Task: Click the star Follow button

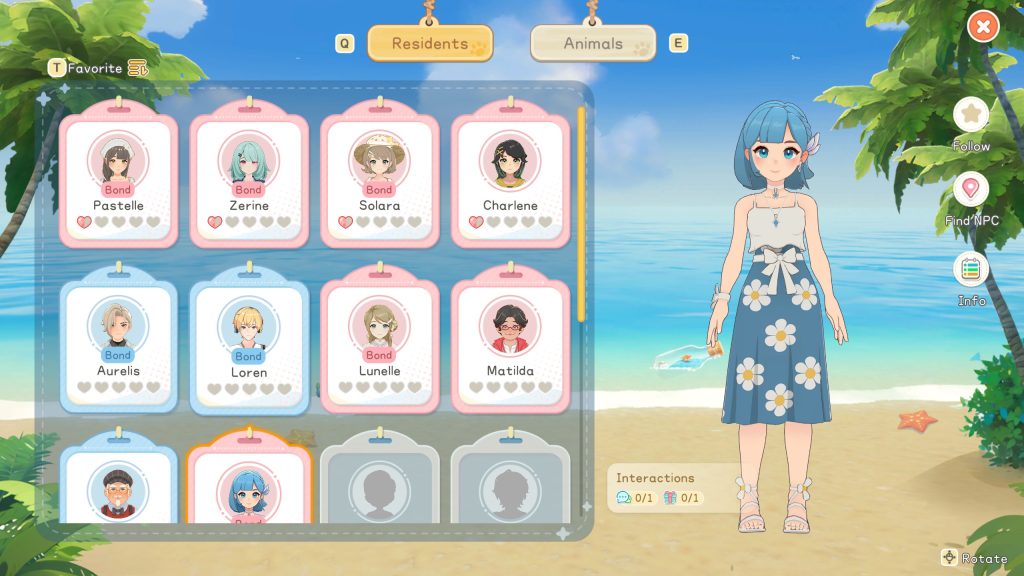Action: [x=970, y=115]
